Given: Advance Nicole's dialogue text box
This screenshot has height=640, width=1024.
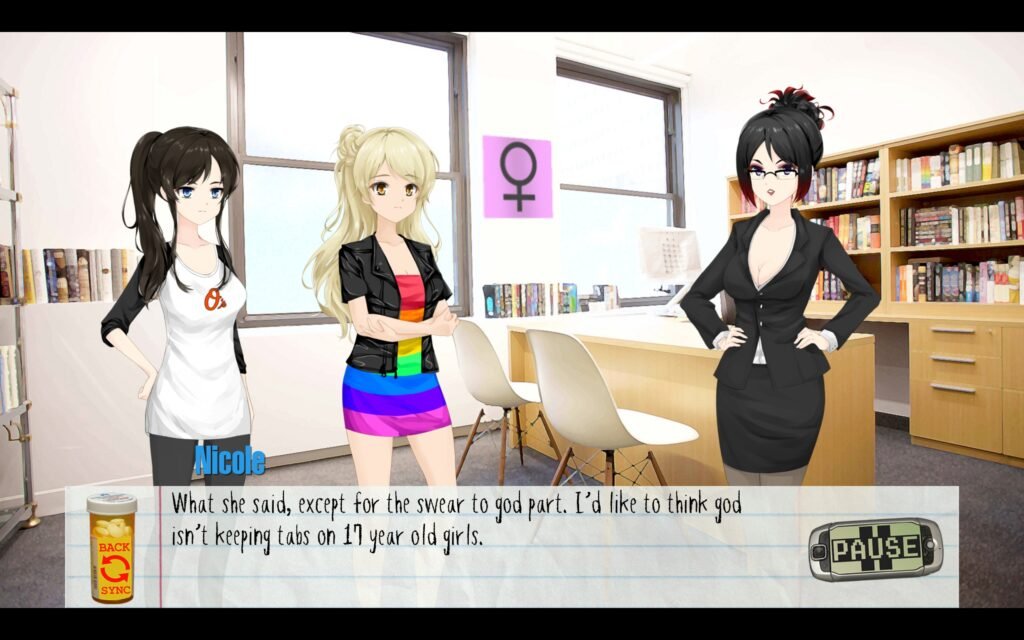Looking at the screenshot, I should (480, 560).
